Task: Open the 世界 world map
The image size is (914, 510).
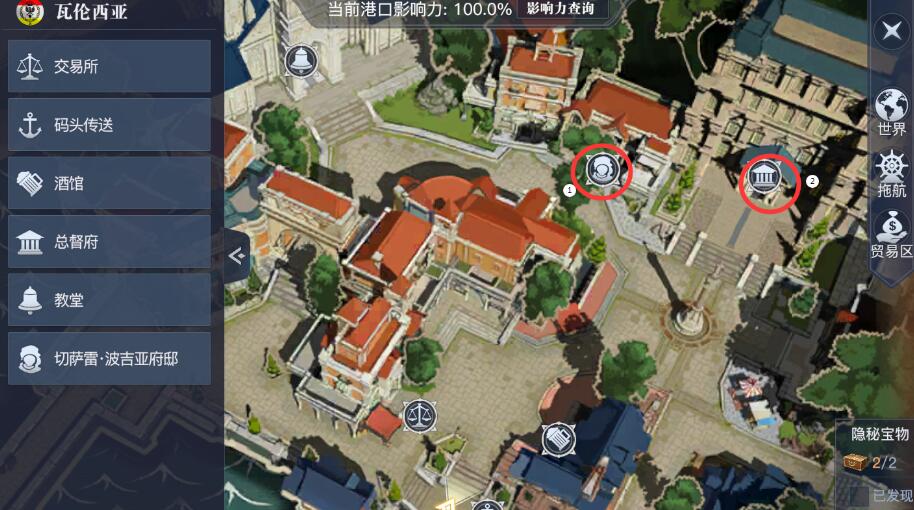Action: pos(891,112)
